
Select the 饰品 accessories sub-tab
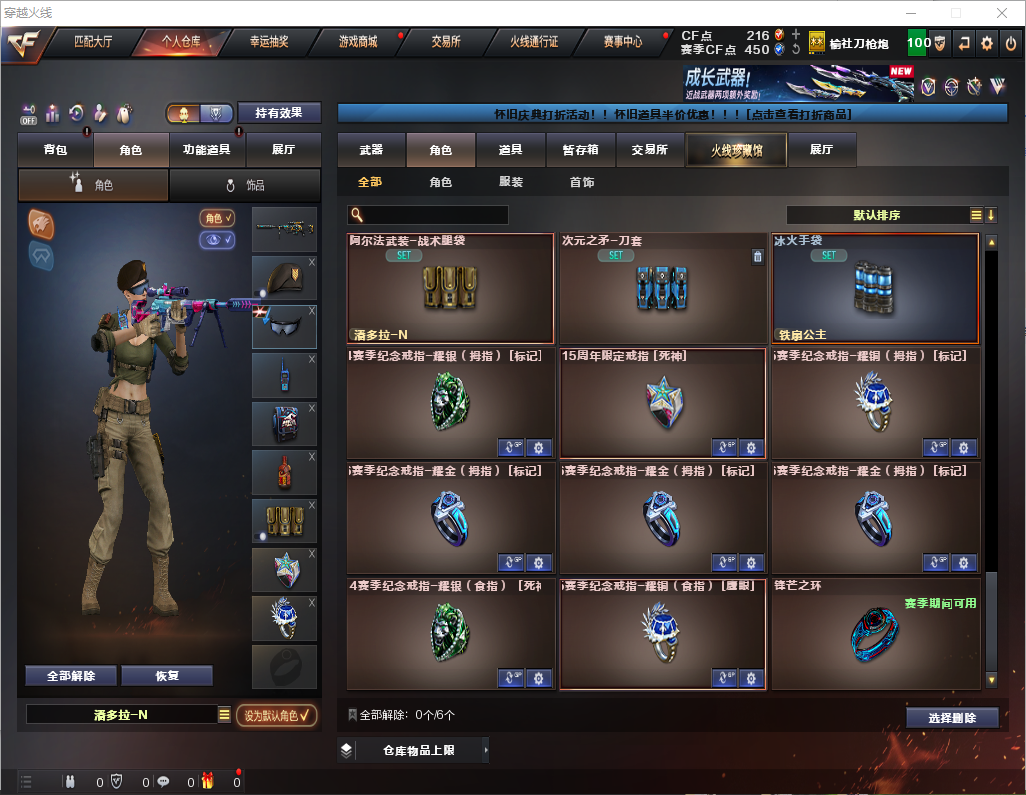click(245, 185)
